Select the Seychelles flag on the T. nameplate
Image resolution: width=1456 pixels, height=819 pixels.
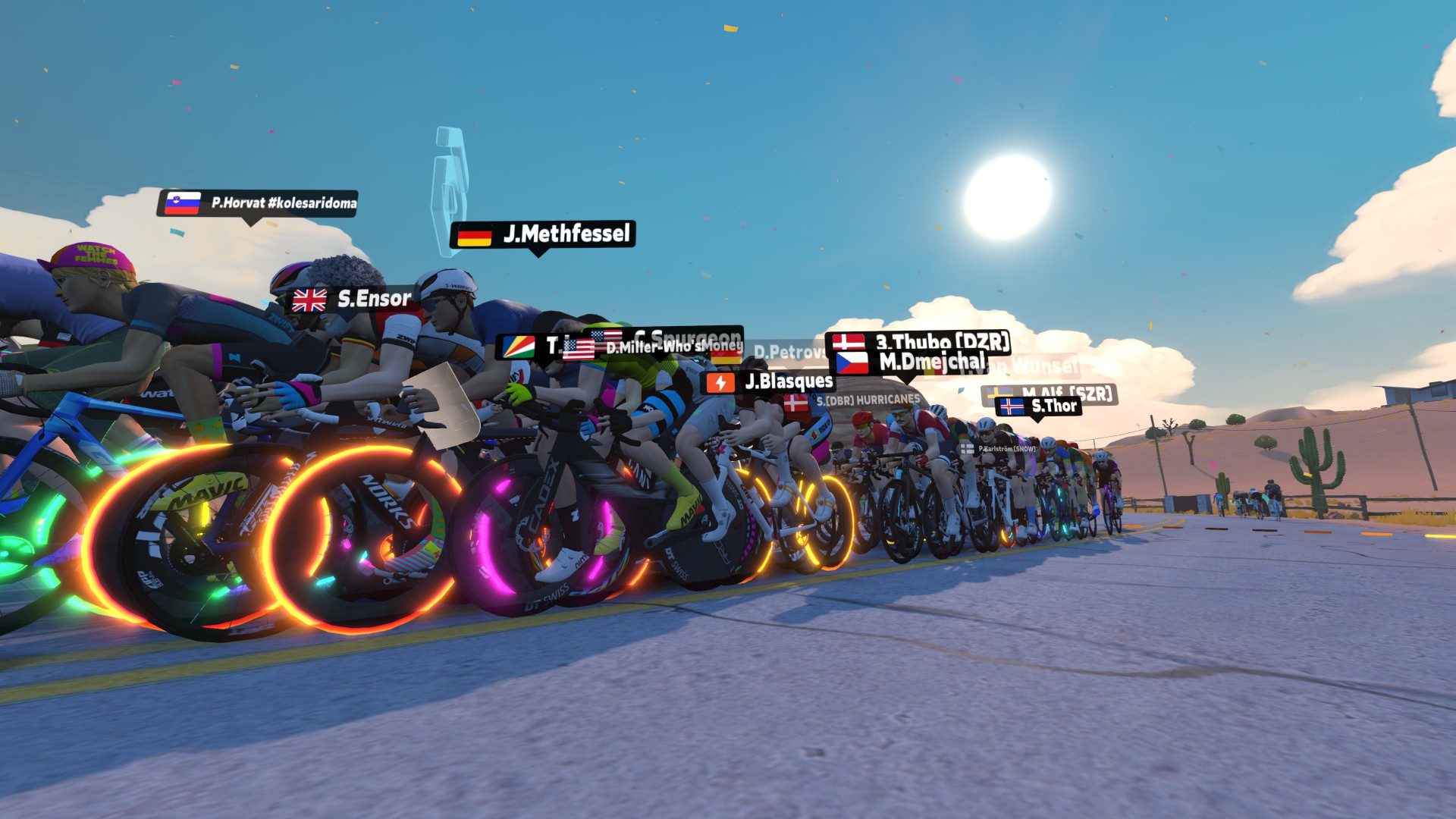pyautogui.click(x=519, y=347)
